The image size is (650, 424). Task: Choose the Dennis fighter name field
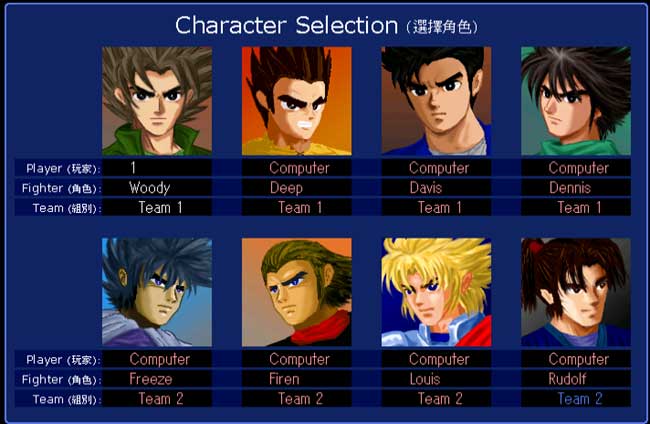(x=575, y=188)
